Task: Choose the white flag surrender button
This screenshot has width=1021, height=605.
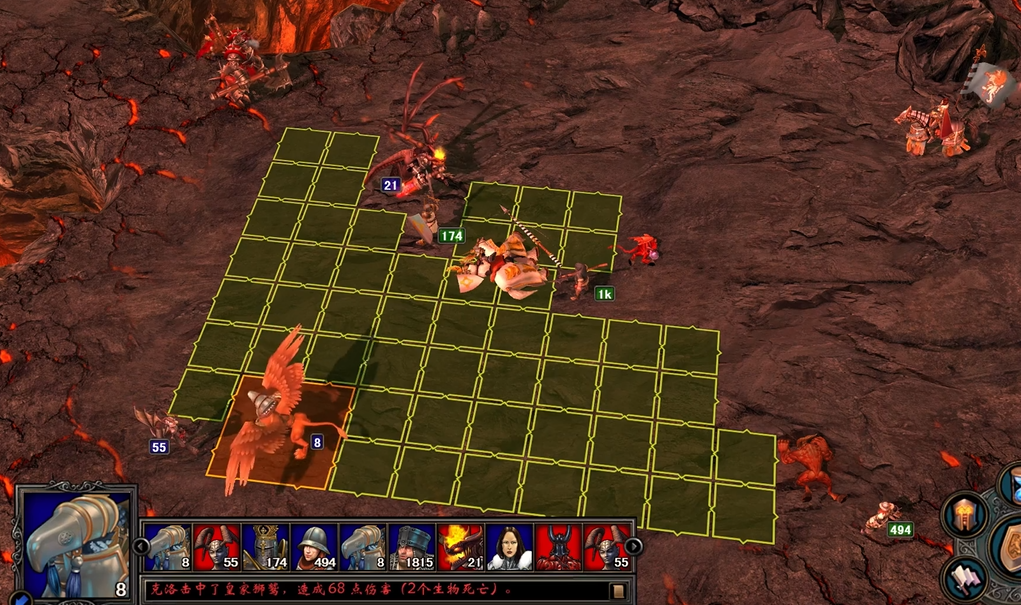Action: pyautogui.click(x=964, y=580)
